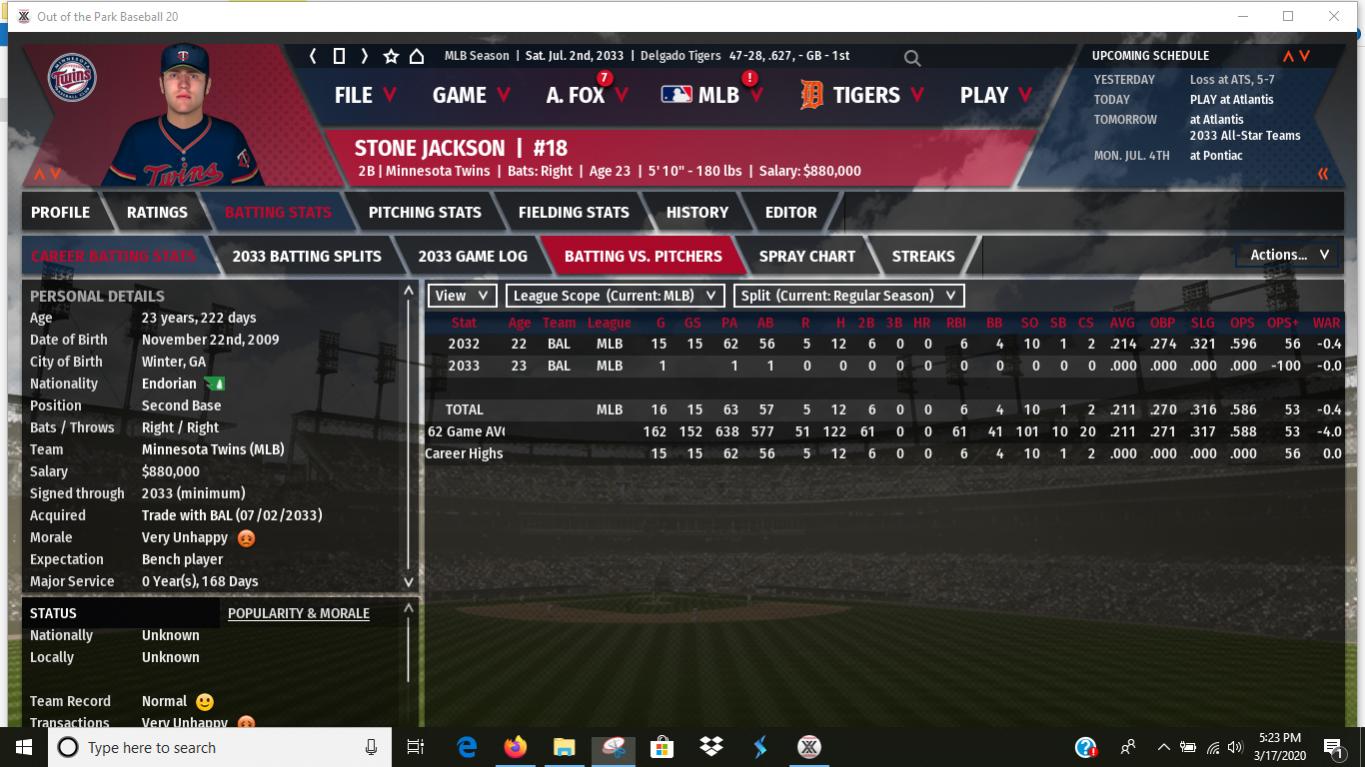Select the SPRAY CHART subtab
Screen dimensions: 1365x767
pos(807,256)
